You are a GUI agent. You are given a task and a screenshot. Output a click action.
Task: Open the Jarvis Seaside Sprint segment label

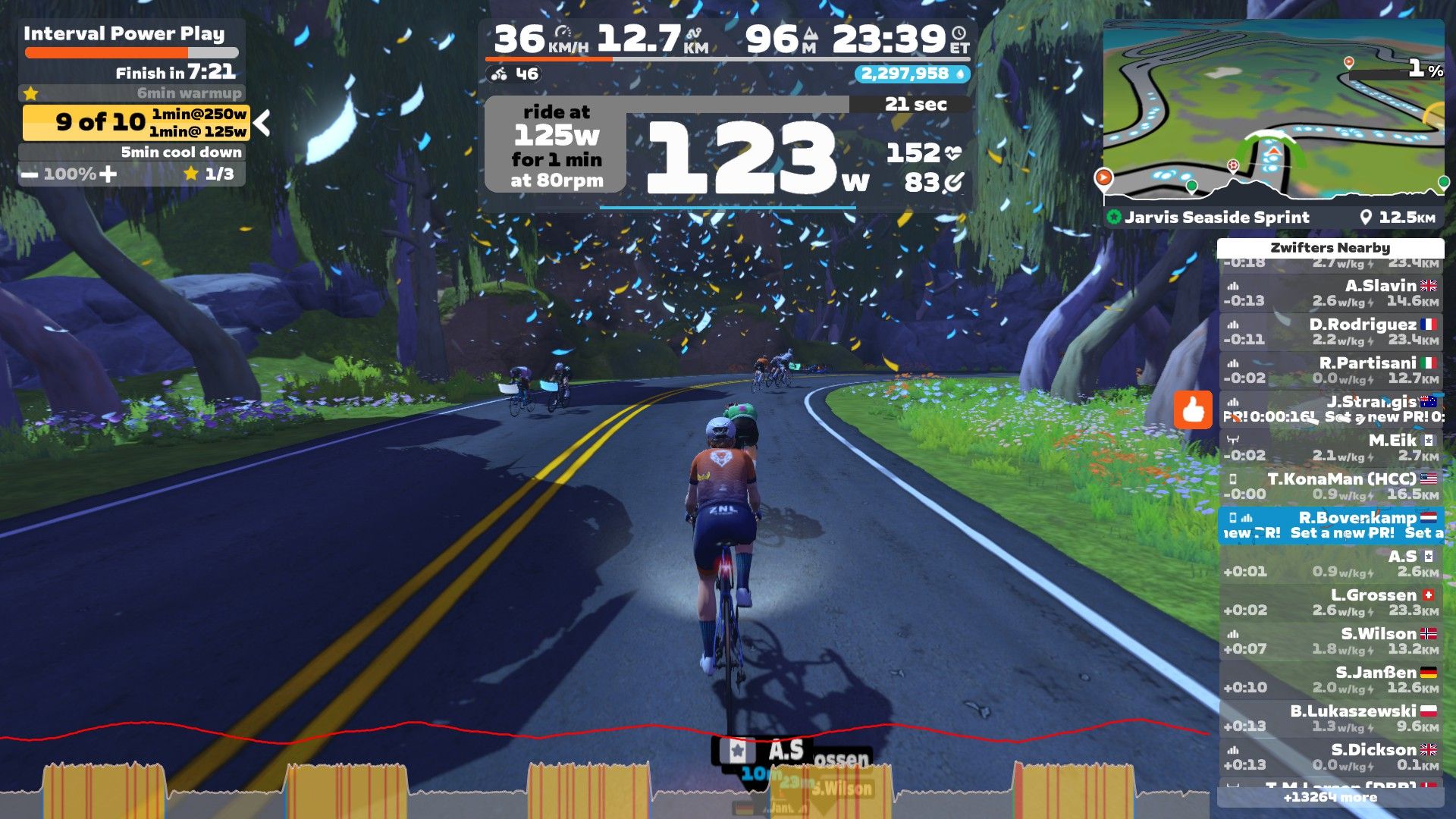pyautogui.click(x=1216, y=218)
